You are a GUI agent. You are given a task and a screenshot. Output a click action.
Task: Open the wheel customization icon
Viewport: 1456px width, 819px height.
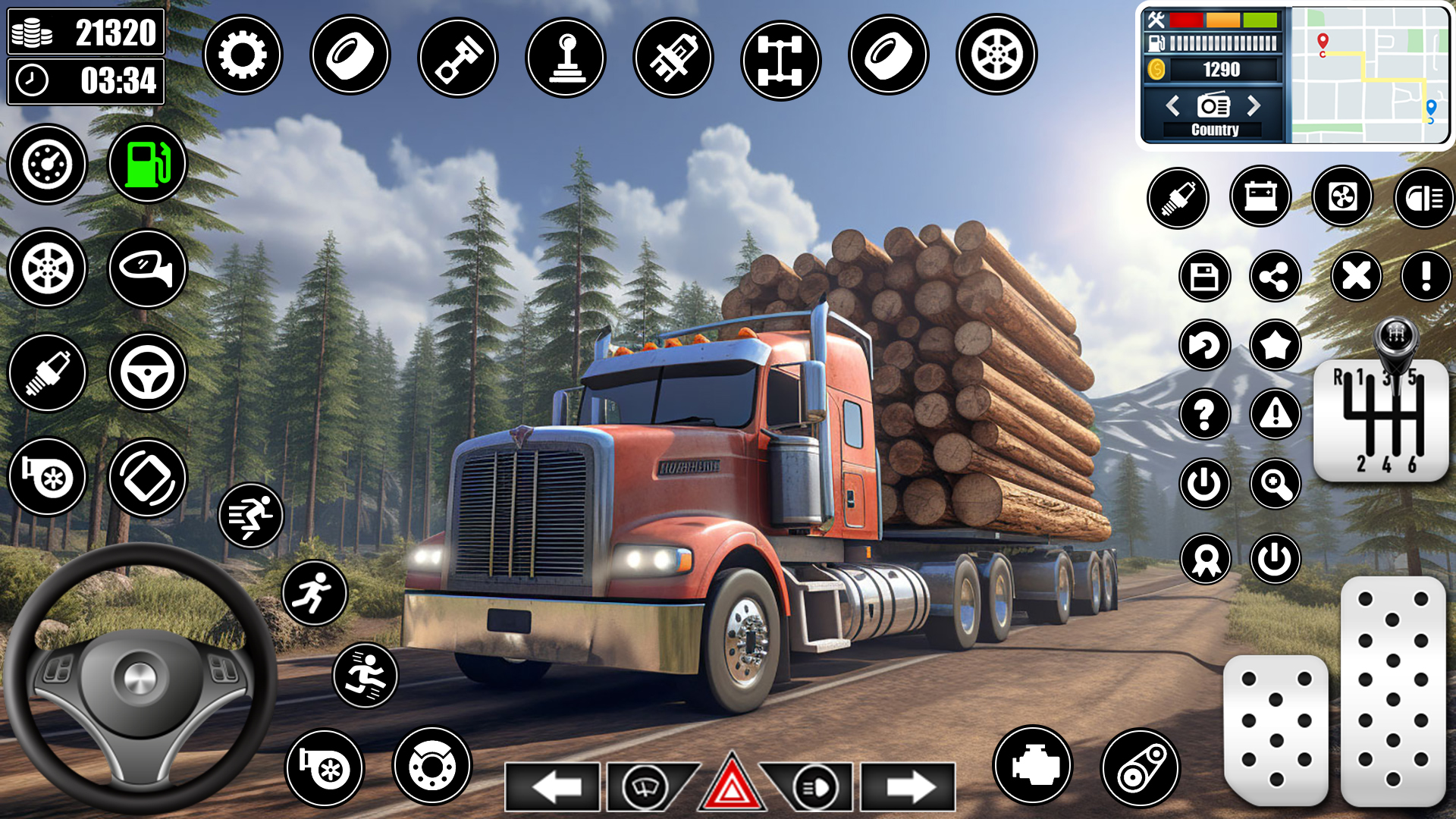tap(996, 55)
